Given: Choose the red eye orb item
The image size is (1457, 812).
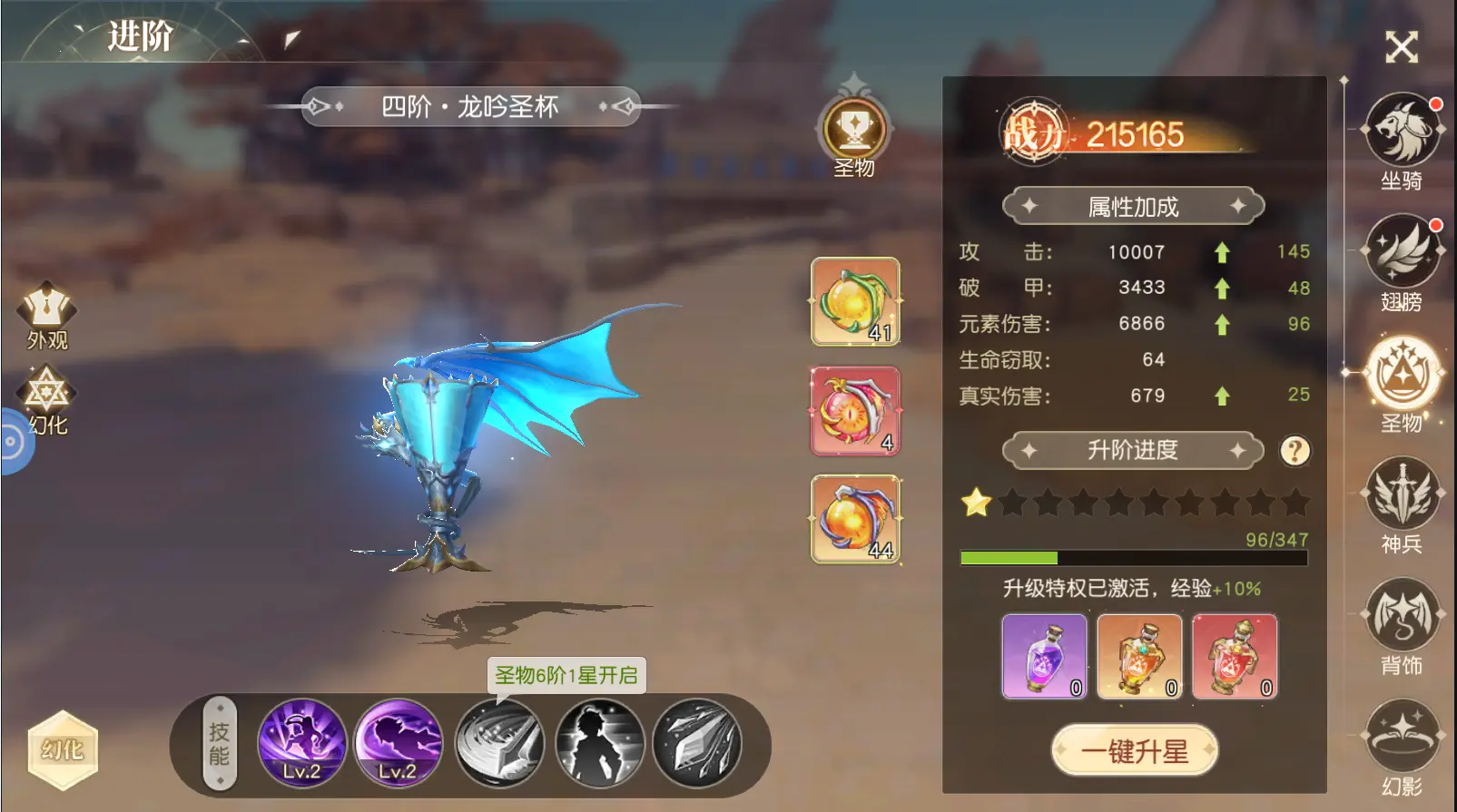Looking at the screenshot, I should [855, 410].
